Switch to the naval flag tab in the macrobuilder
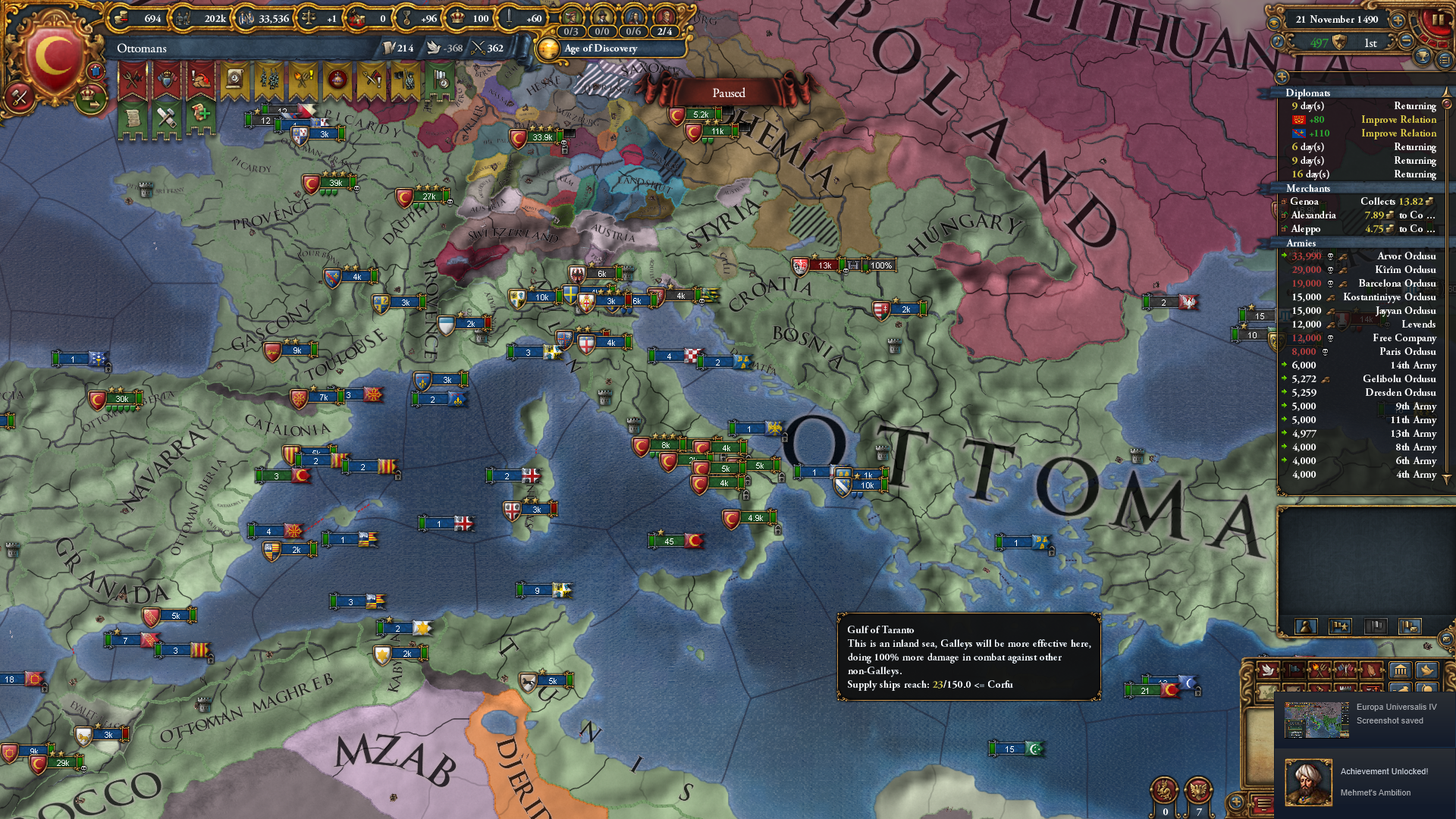The height and width of the screenshot is (819, 1456). (1294, 670)
